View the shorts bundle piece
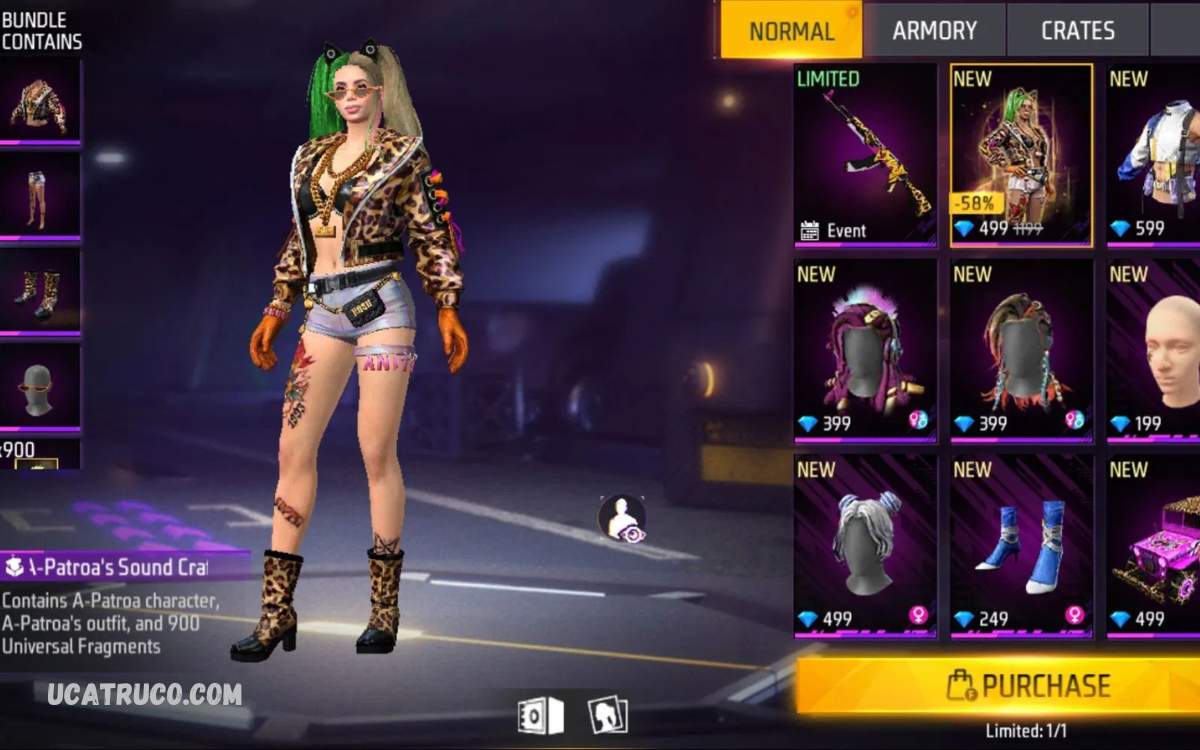The height and width of the screenshot is (750, 1200). [40, 197]
